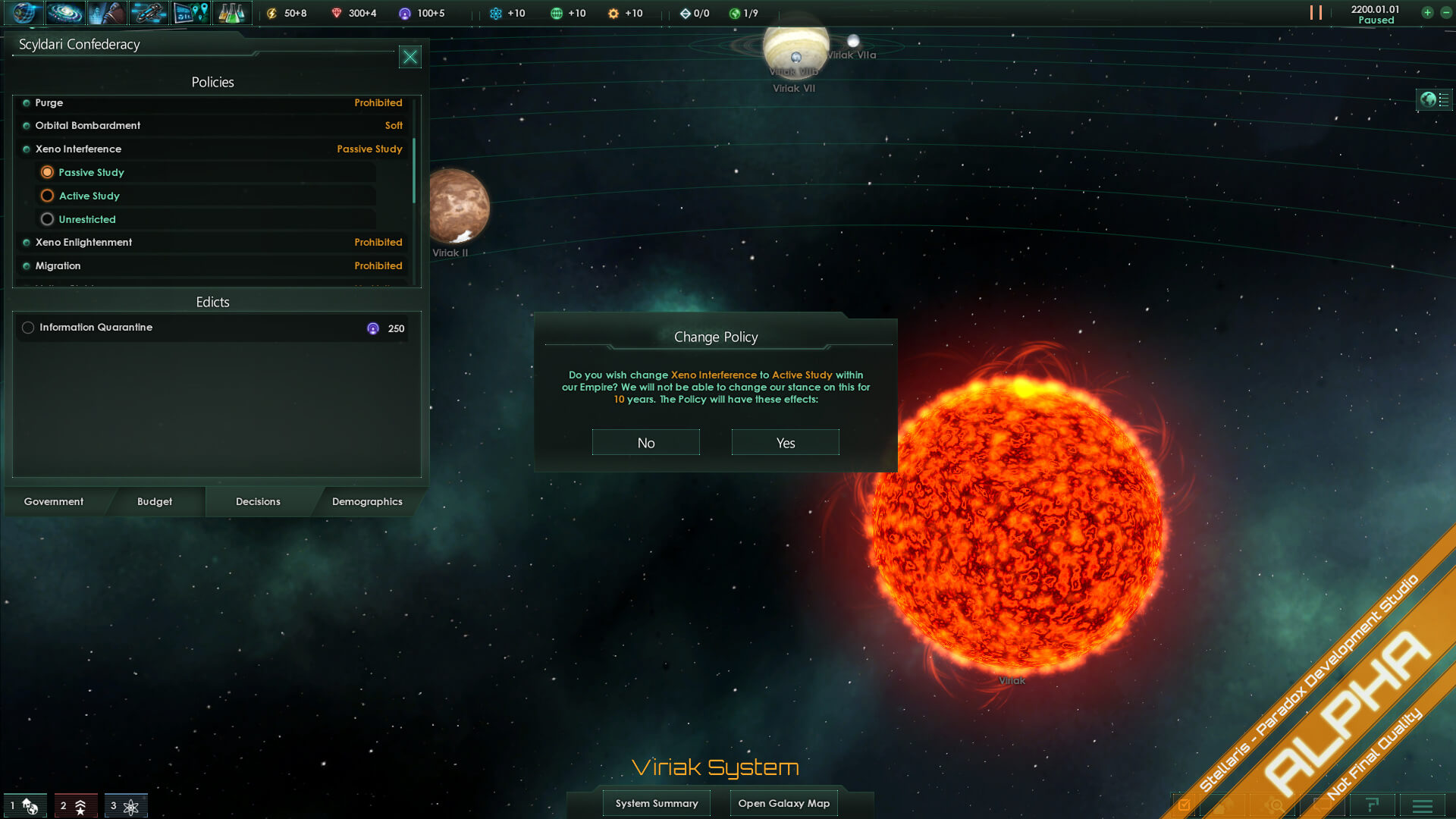
Task: Select the Passive Study radio option
Action: pos(47,172)
